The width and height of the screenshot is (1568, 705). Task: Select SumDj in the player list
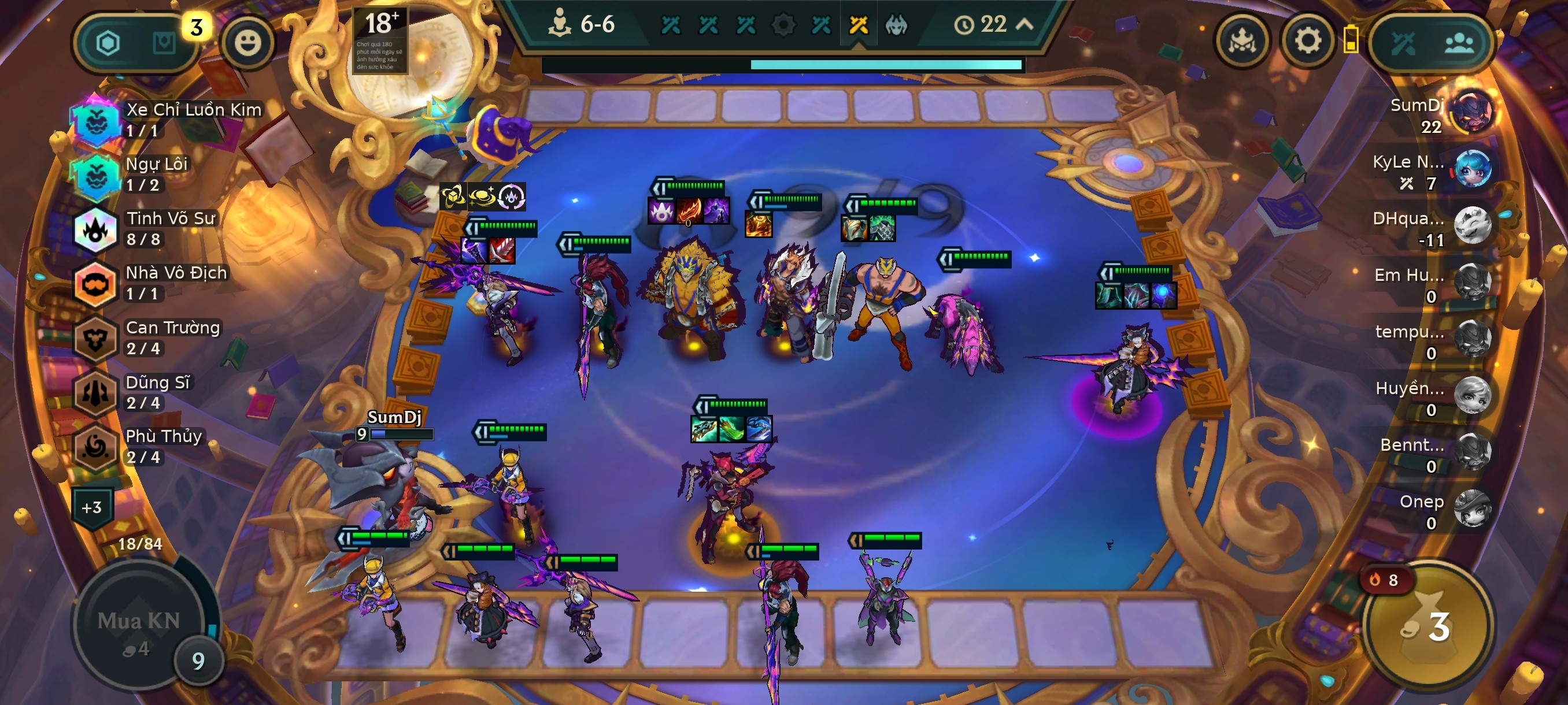pyautogui.click(x=1473, y=113)
